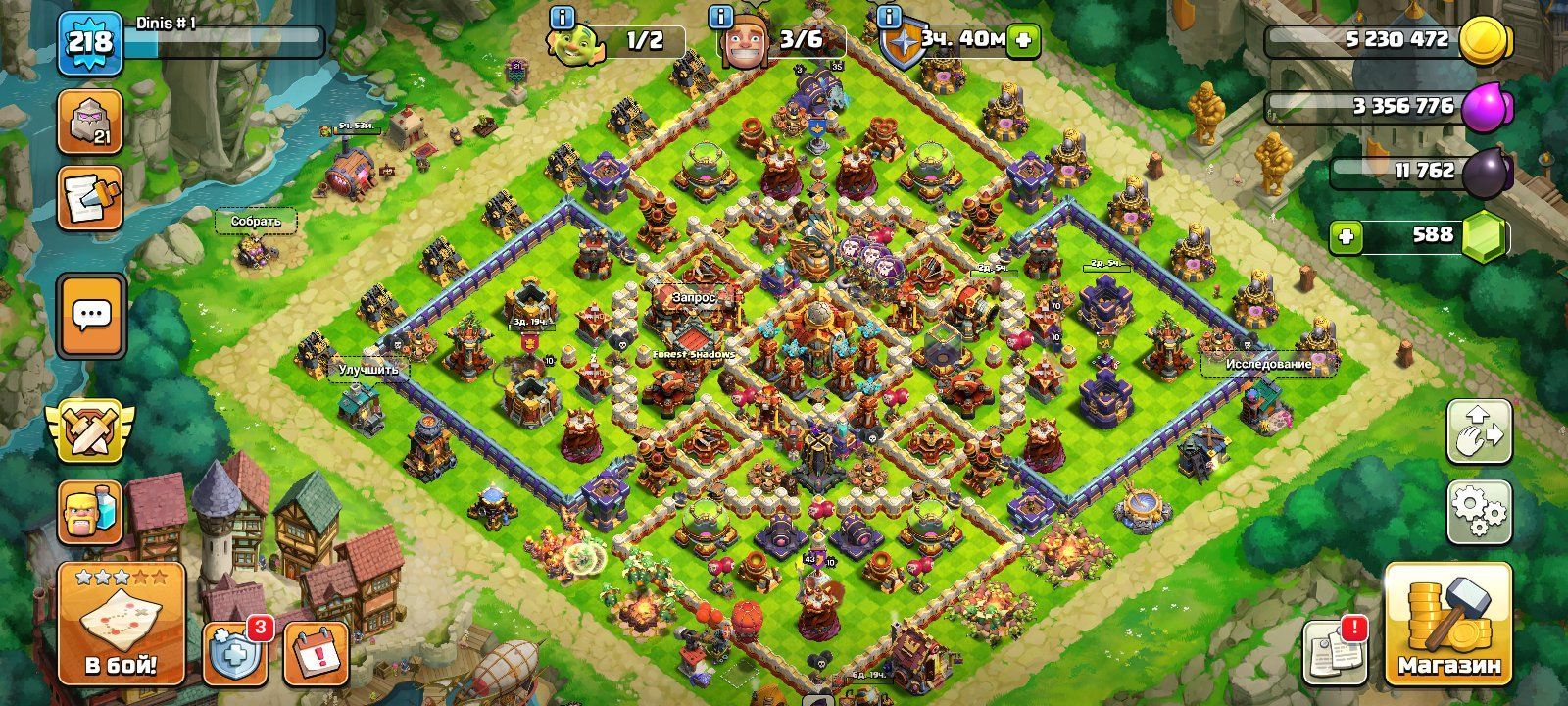The image size is (1568, 706).
Task: Open the layout editor hand-arrow button
Action: coord(1479,429)
